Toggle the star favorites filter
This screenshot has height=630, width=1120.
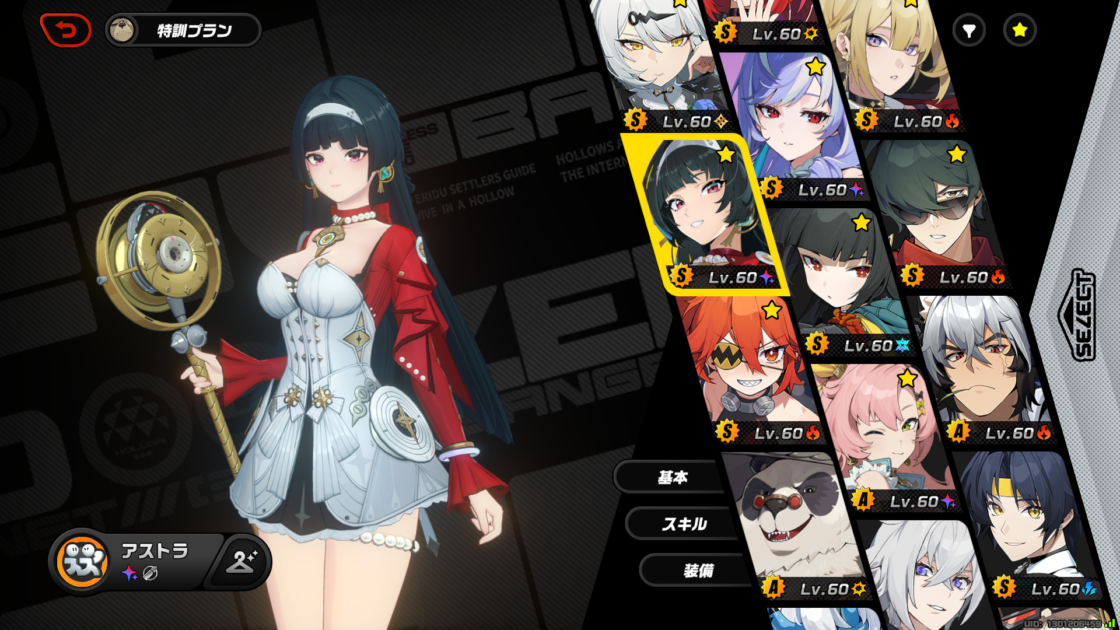tap(1019, 31)
